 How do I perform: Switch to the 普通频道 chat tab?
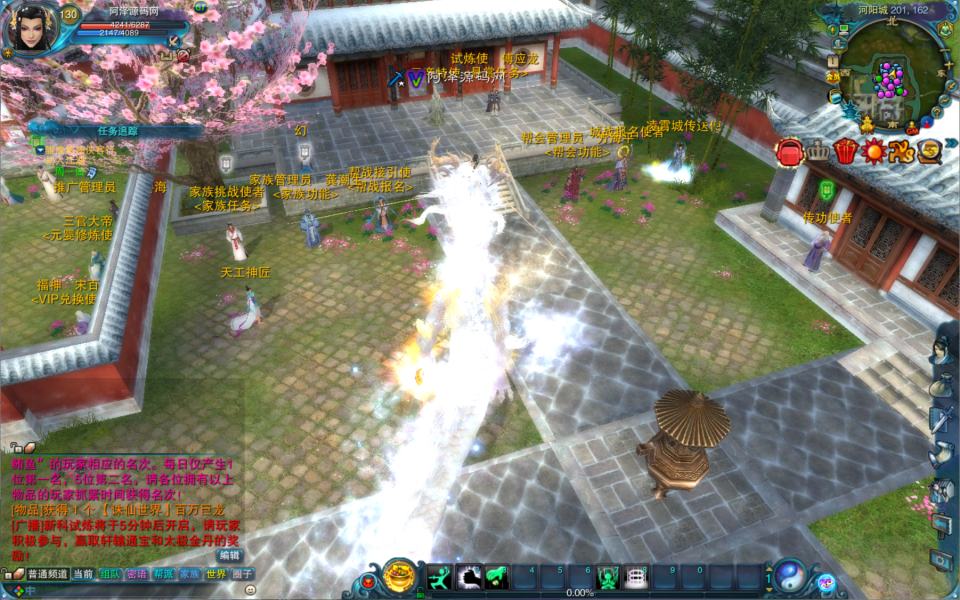pos(47,575)
